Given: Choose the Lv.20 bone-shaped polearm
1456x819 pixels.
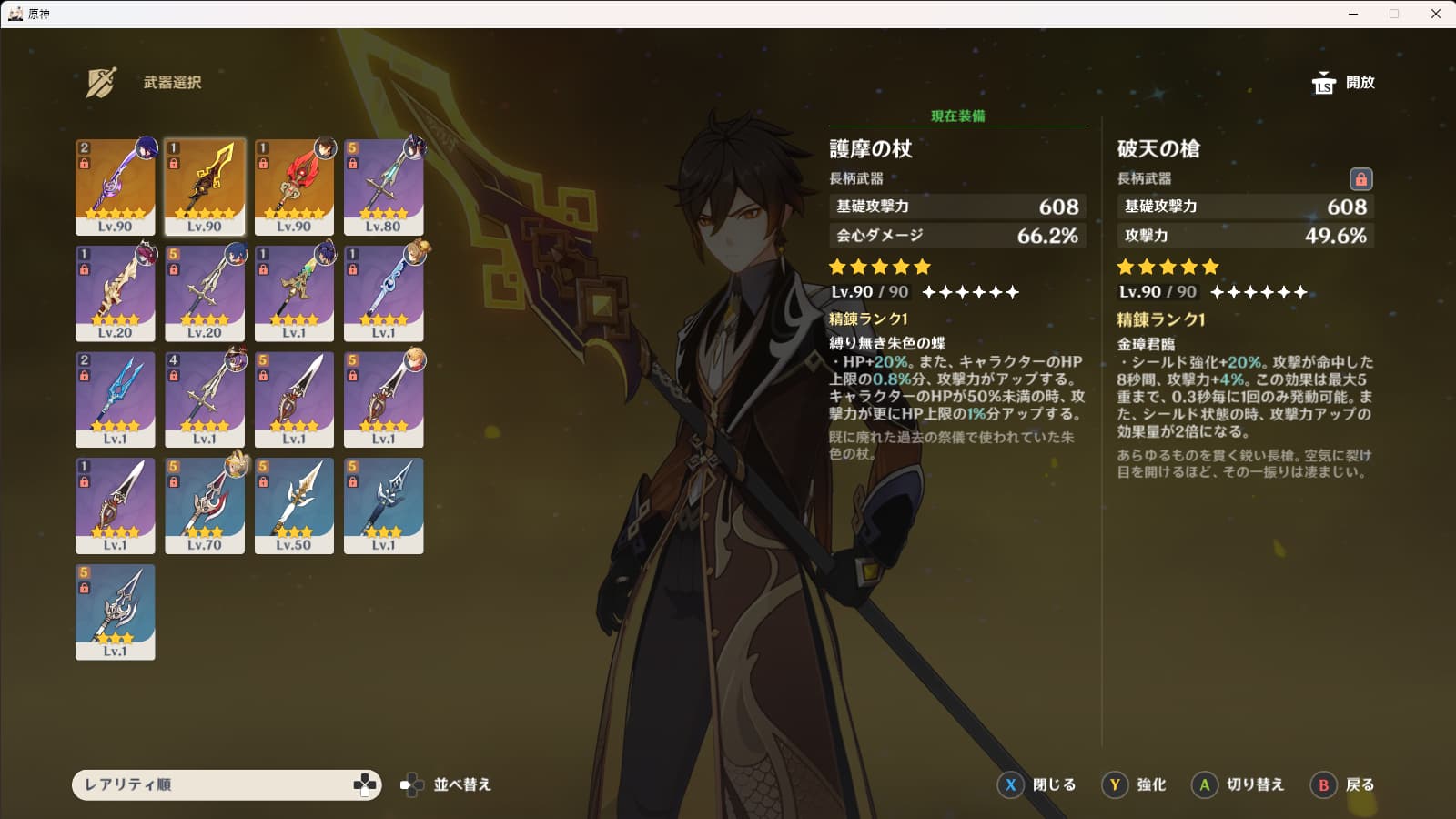Looking at the screenshot, I should [116, 293].
